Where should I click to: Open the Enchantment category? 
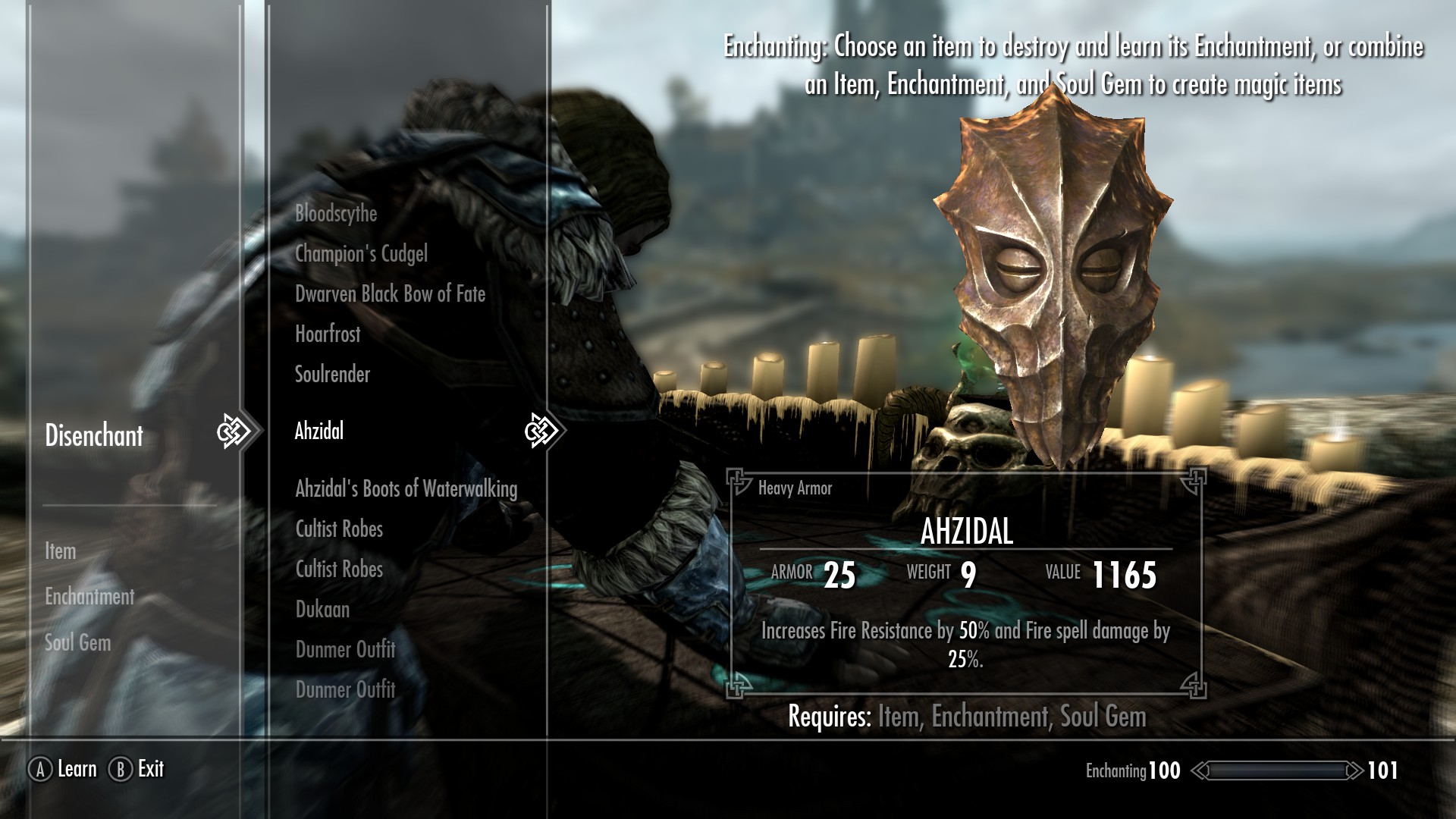click(89, 597)
